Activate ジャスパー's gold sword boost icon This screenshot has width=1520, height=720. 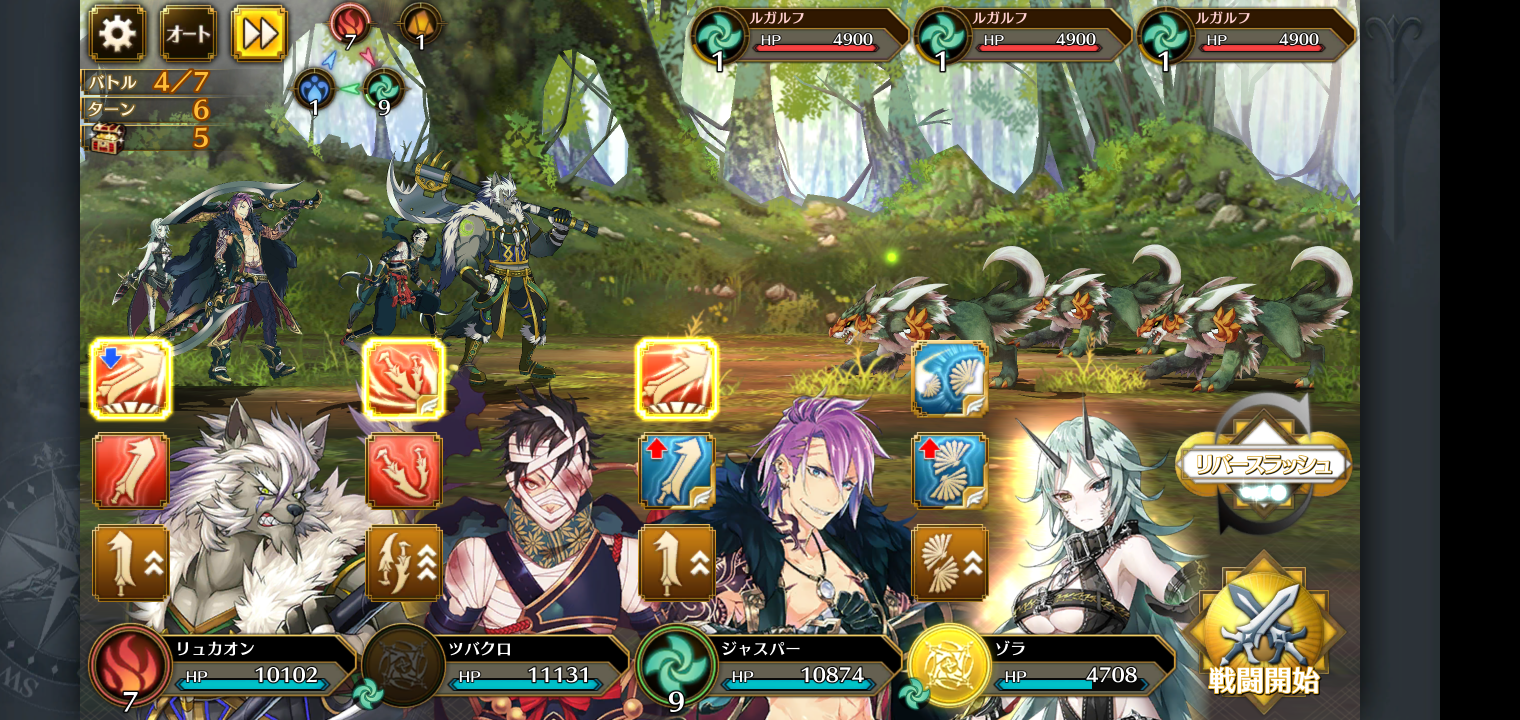pos(677,563)
